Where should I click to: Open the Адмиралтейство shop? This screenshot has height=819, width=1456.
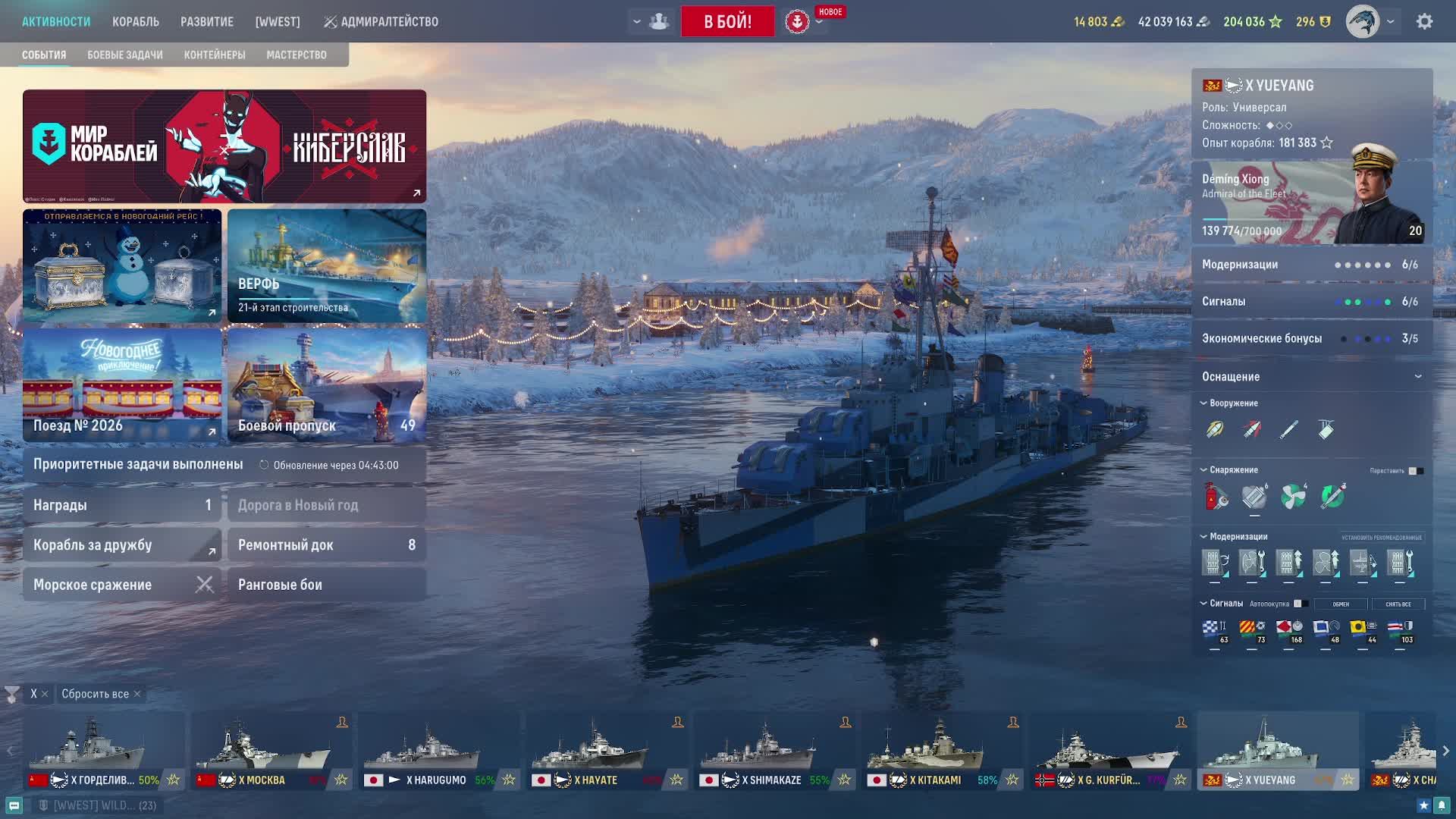[x=381, y=22]
